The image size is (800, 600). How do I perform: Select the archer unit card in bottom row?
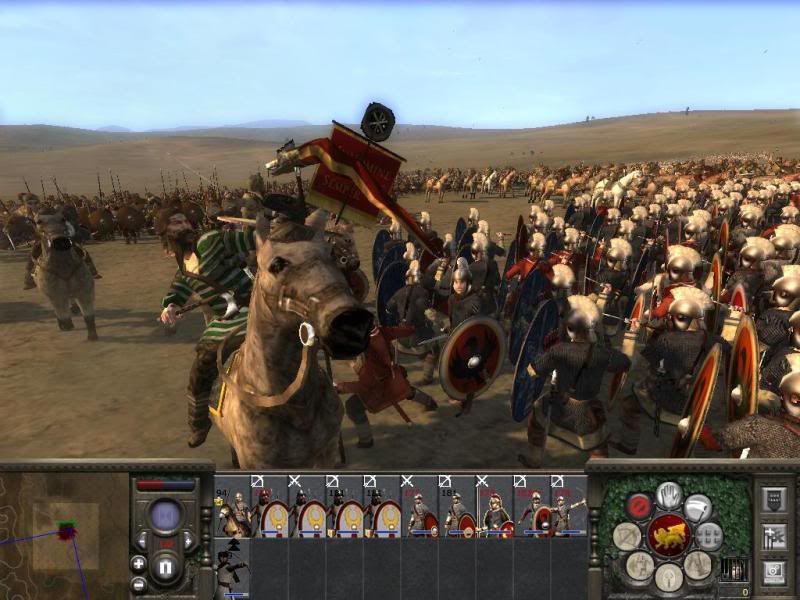(232, 568)
